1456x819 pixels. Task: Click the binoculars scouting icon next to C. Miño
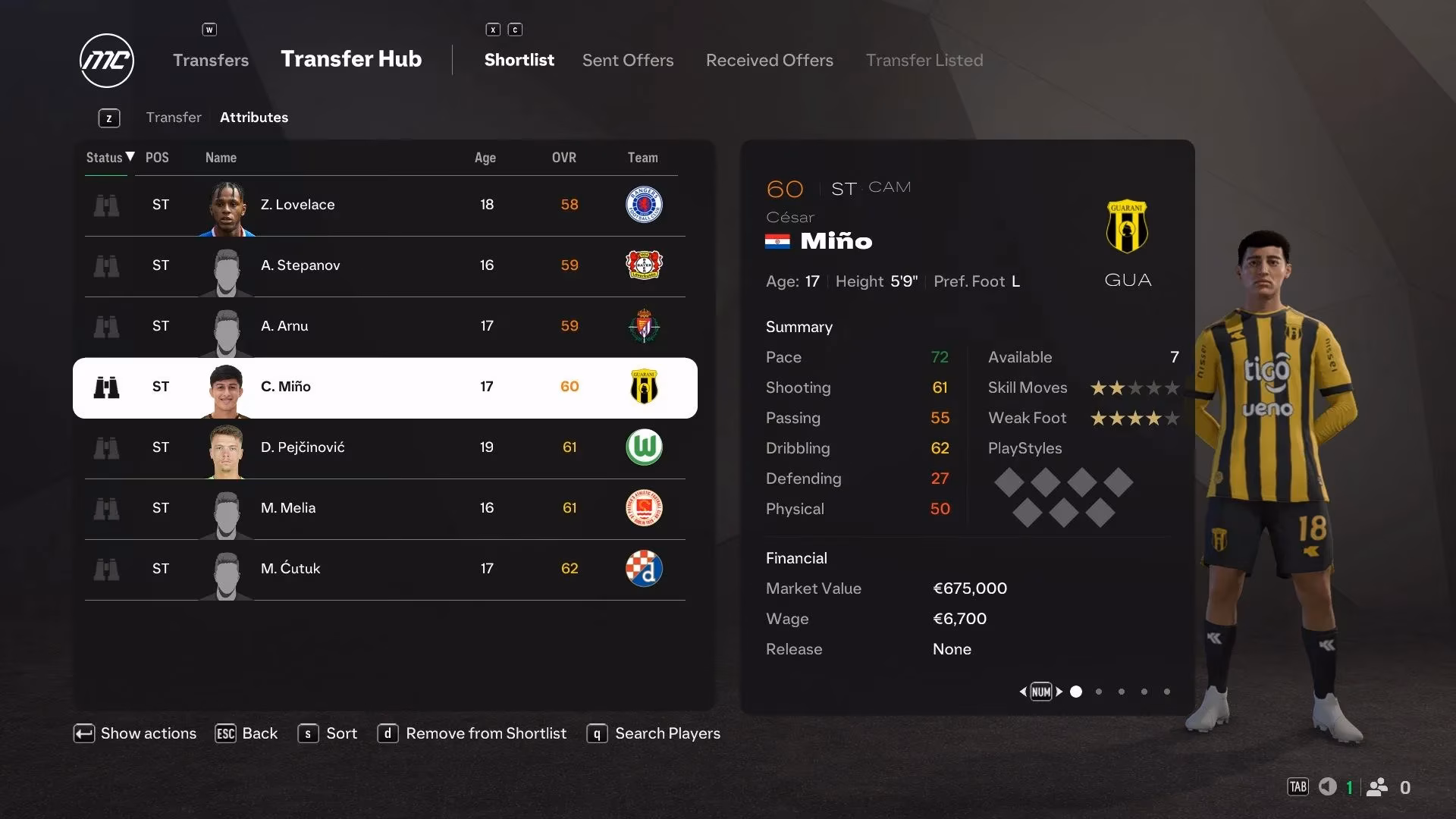107,388
